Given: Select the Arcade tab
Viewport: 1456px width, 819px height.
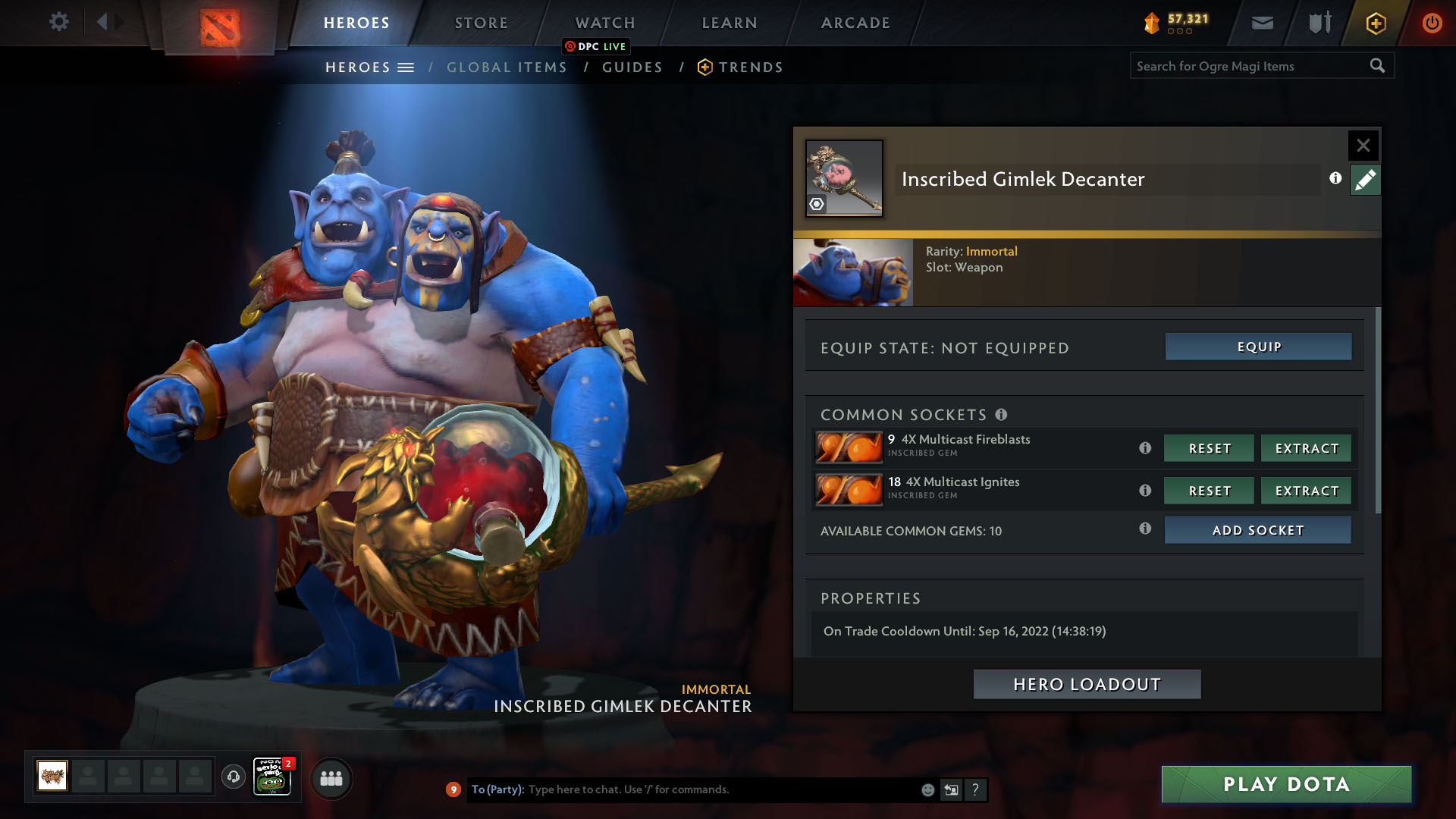Looking at the screenshot, I should tap(855, 23).
